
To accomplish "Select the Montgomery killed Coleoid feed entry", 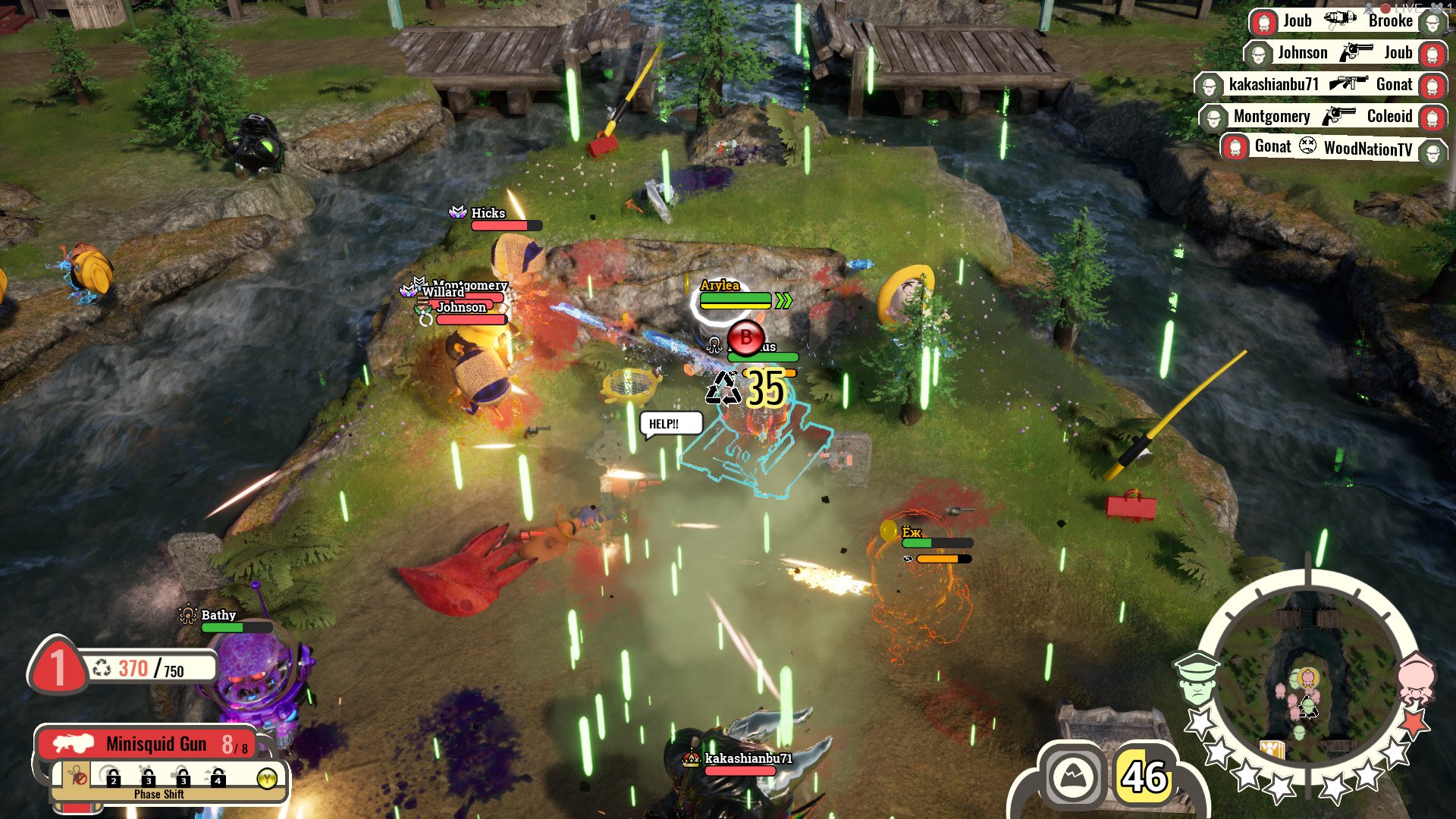I will 1323,117.
